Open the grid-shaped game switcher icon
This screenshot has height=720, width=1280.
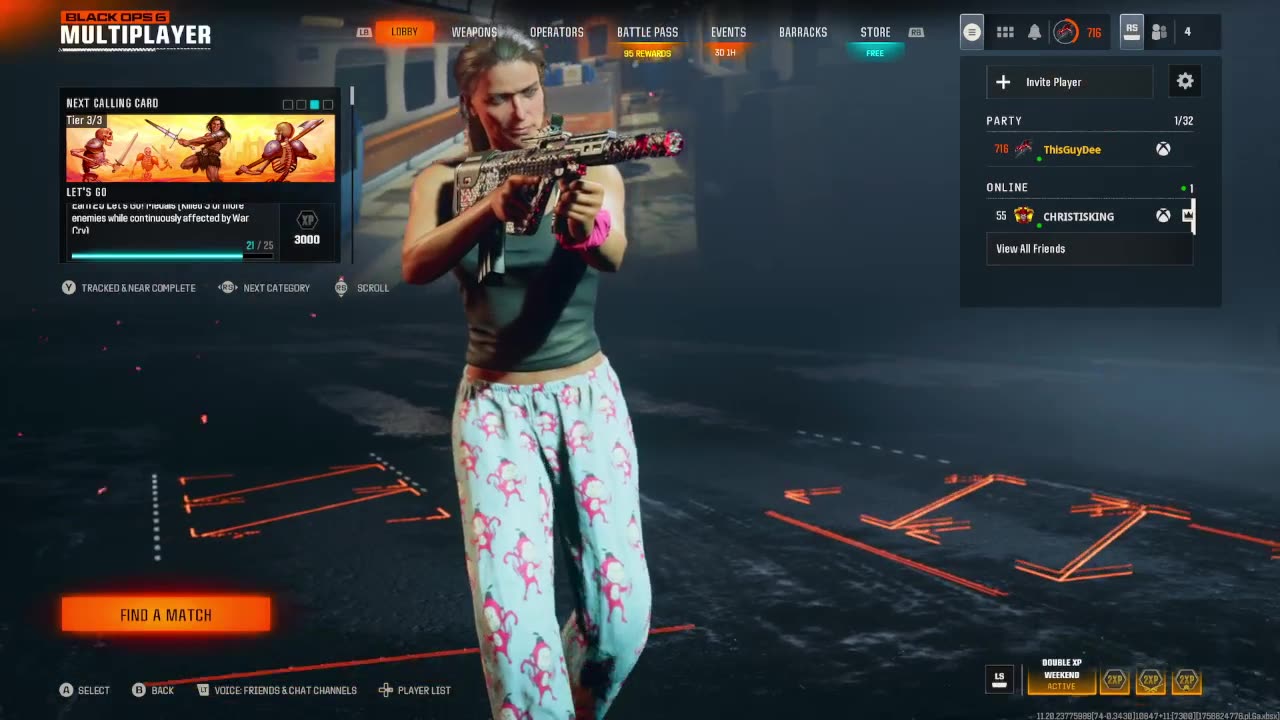1005,32
